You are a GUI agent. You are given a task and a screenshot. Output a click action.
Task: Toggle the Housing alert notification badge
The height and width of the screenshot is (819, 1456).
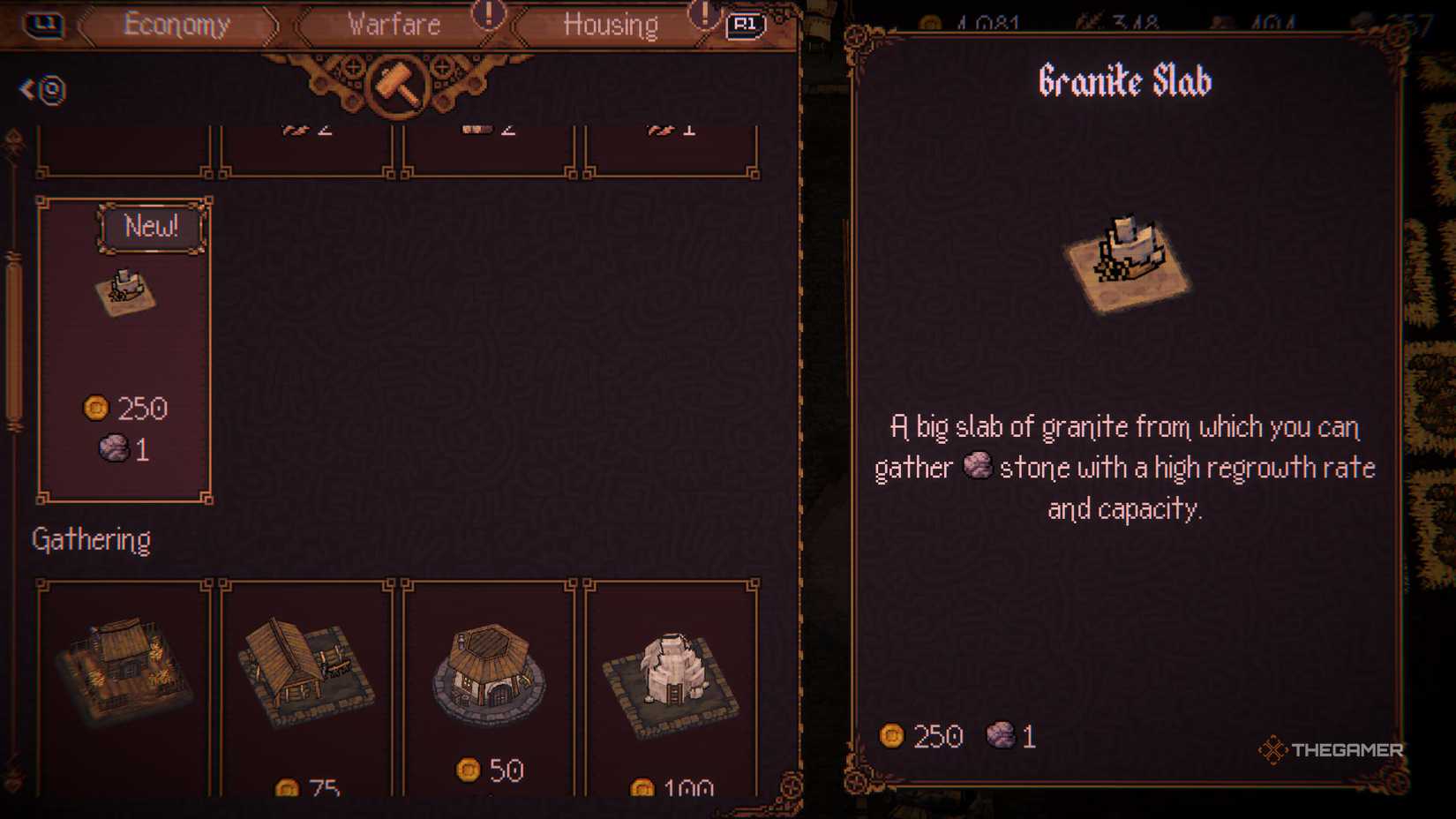click(703, 16)
